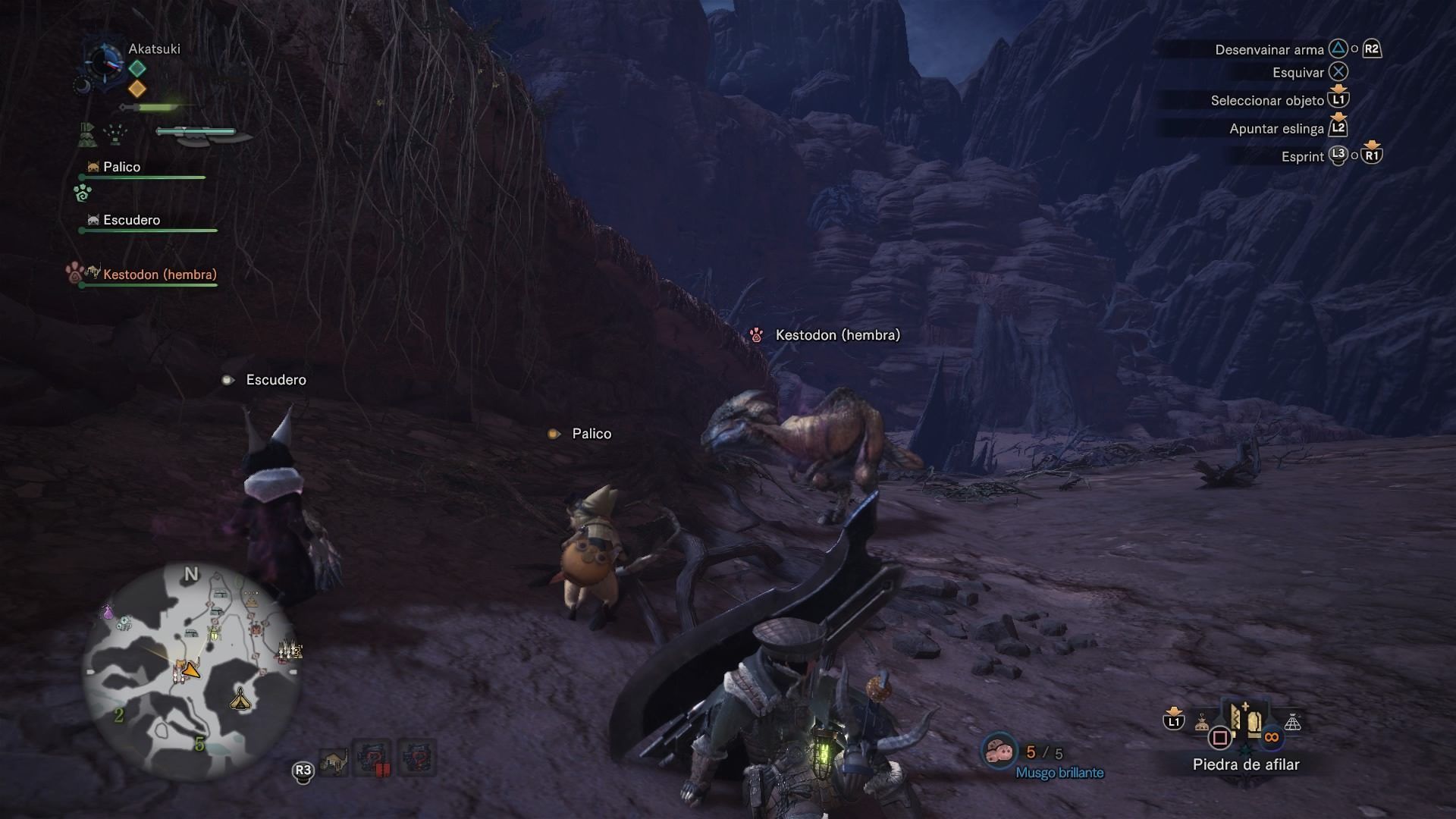The height and width of the screenshot is (819, 1456).
Task: Choose the Musgo brillante slinger ammo icon
Action: coord(999,752)
